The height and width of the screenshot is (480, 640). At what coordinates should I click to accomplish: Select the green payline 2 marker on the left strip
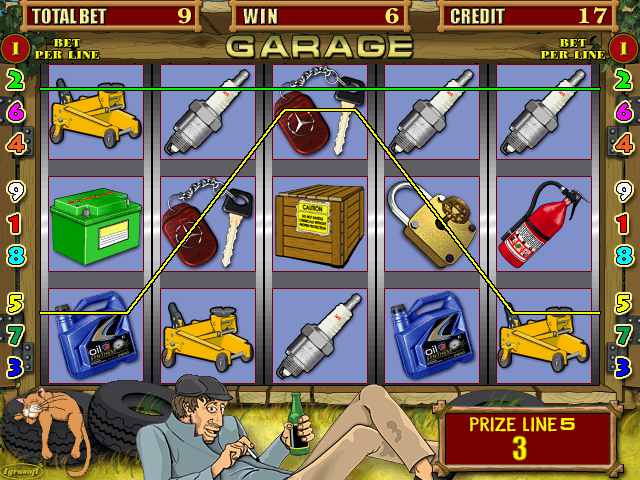click(15, 80)
